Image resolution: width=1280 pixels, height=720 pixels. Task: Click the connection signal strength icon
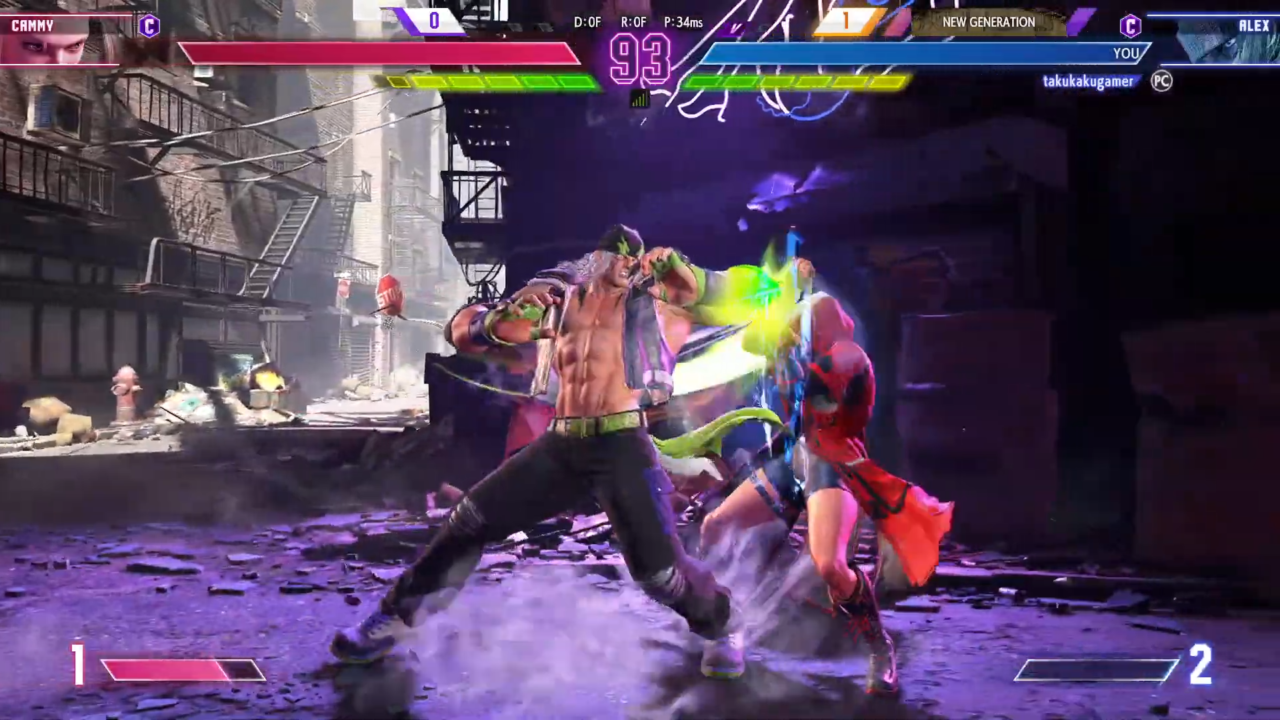point(640,98)
